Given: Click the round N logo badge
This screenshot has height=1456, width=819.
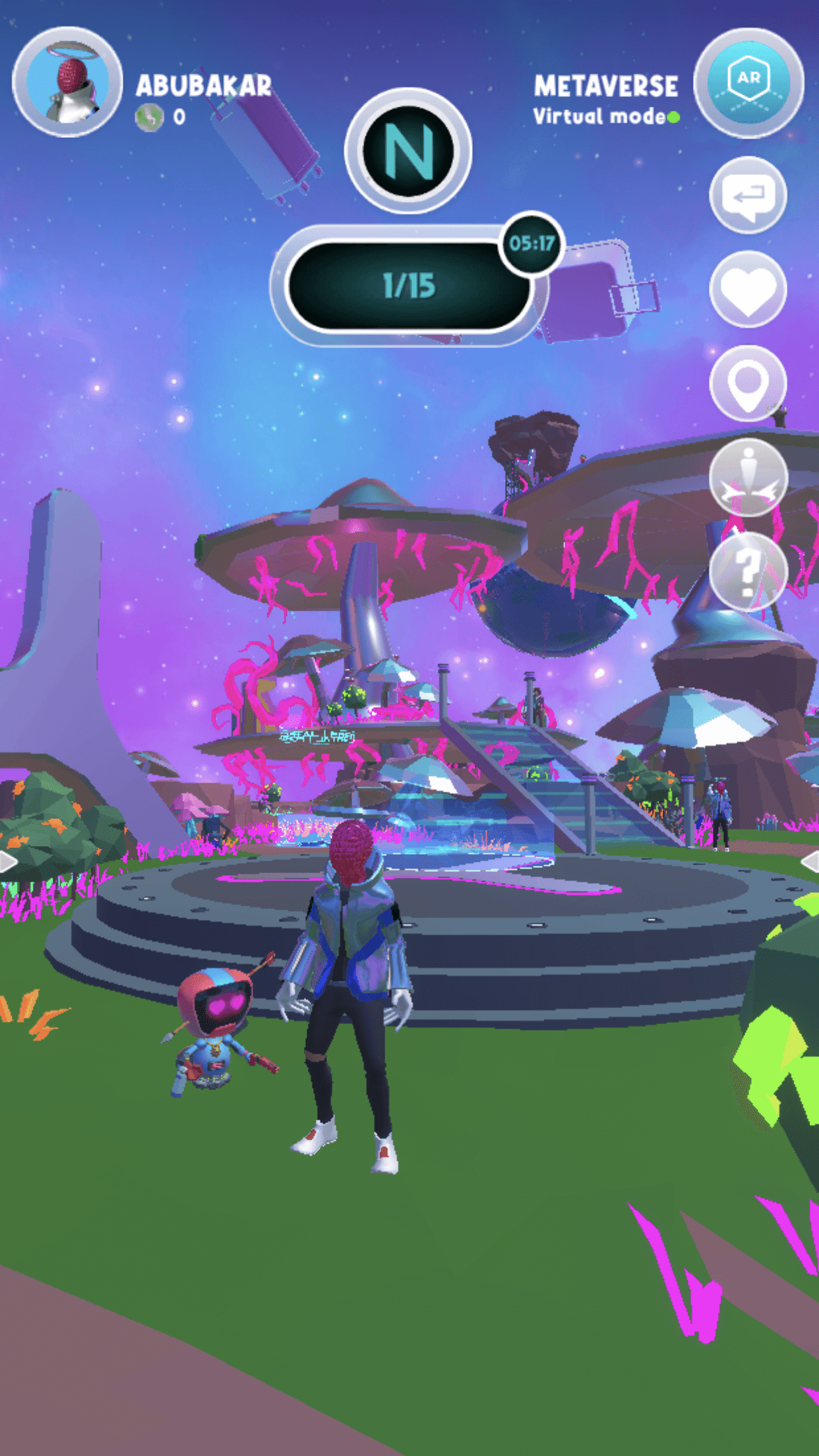Looking at the screenshot, I should coord(408,151).
